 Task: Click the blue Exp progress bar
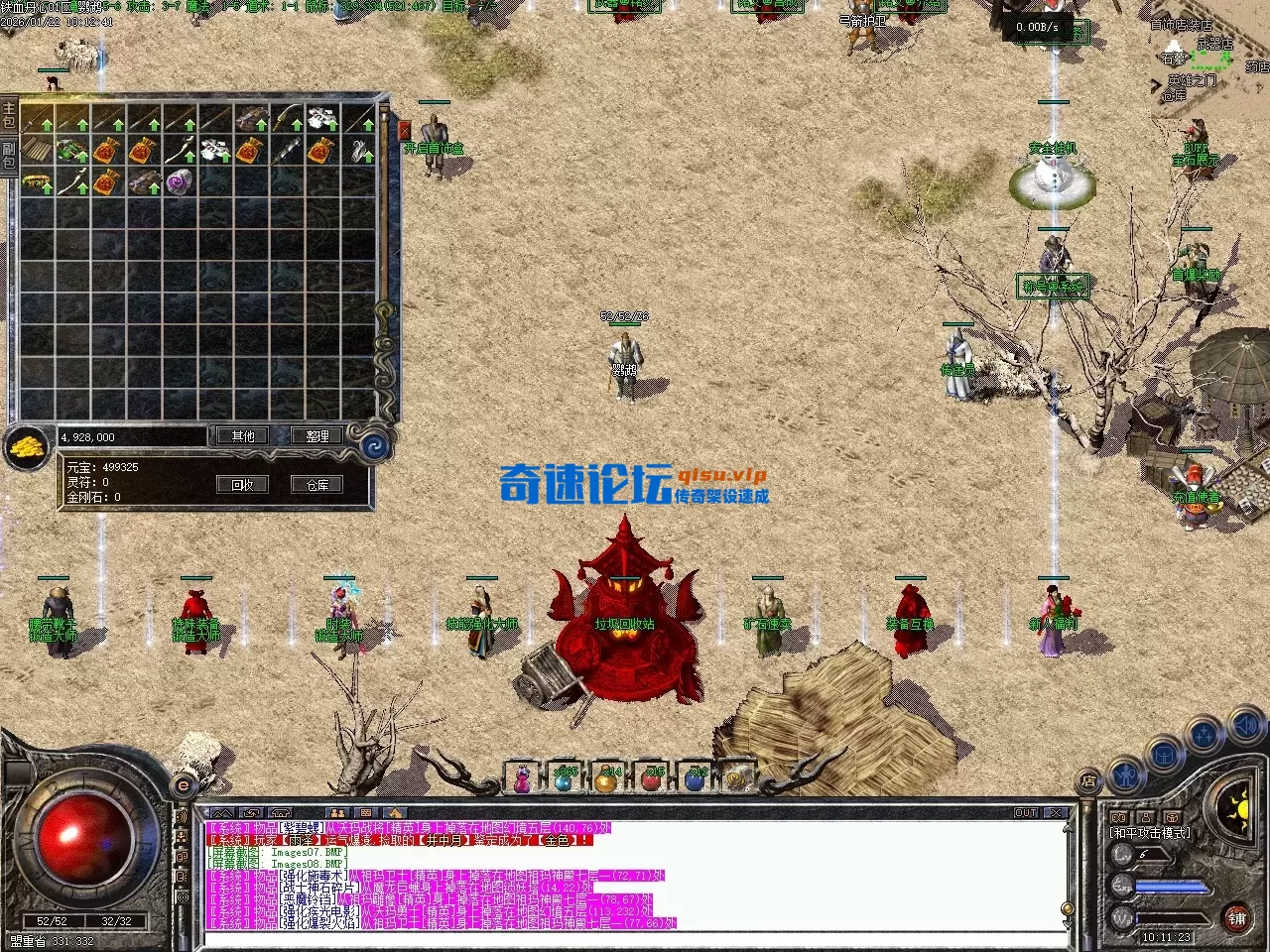coord(1171,887)
